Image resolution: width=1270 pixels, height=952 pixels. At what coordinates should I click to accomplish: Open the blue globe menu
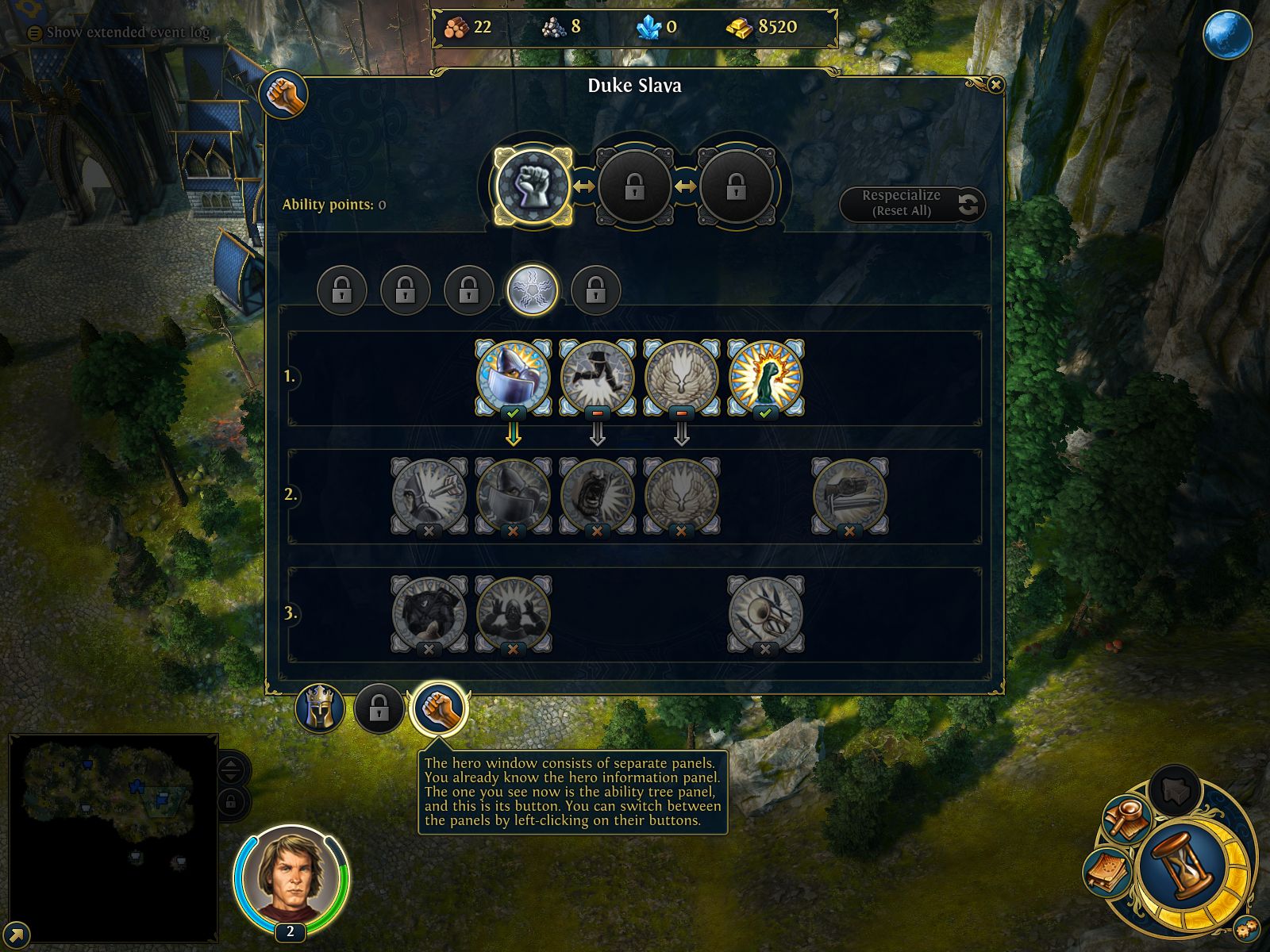[1227, 34]
